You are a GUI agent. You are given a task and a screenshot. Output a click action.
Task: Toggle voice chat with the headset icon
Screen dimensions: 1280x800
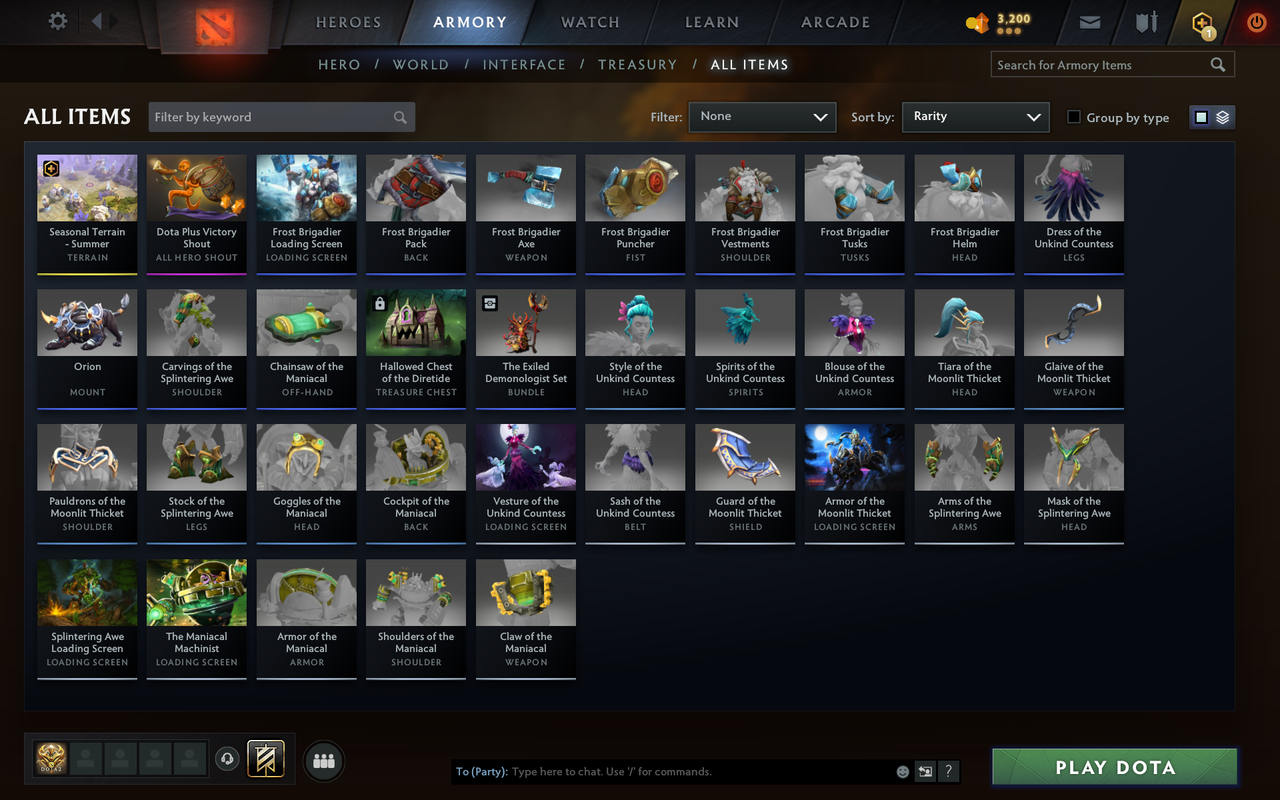(227, 759)
